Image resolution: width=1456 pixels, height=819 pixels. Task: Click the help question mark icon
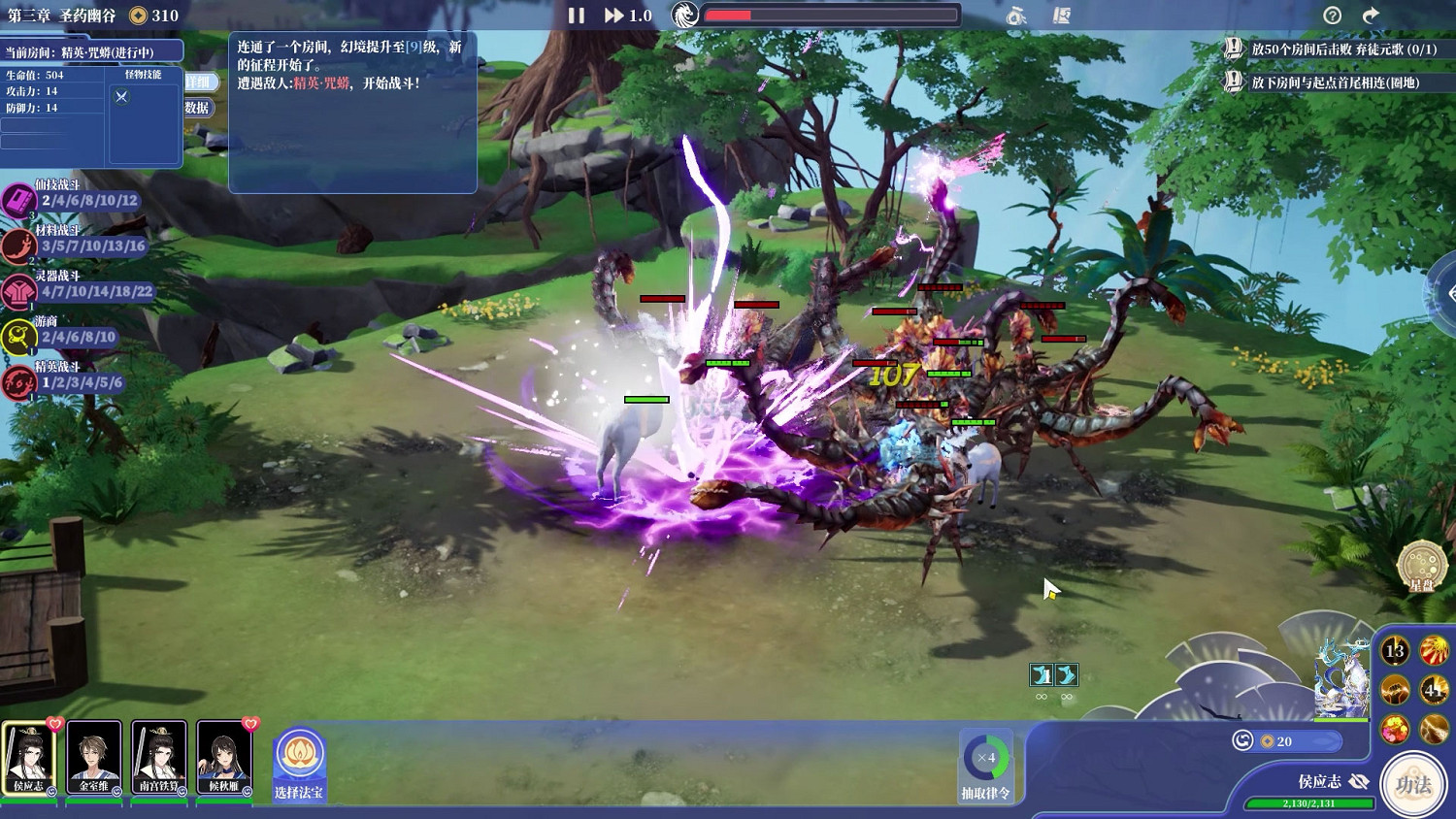pyautogui.click(x=1334, y=16)
